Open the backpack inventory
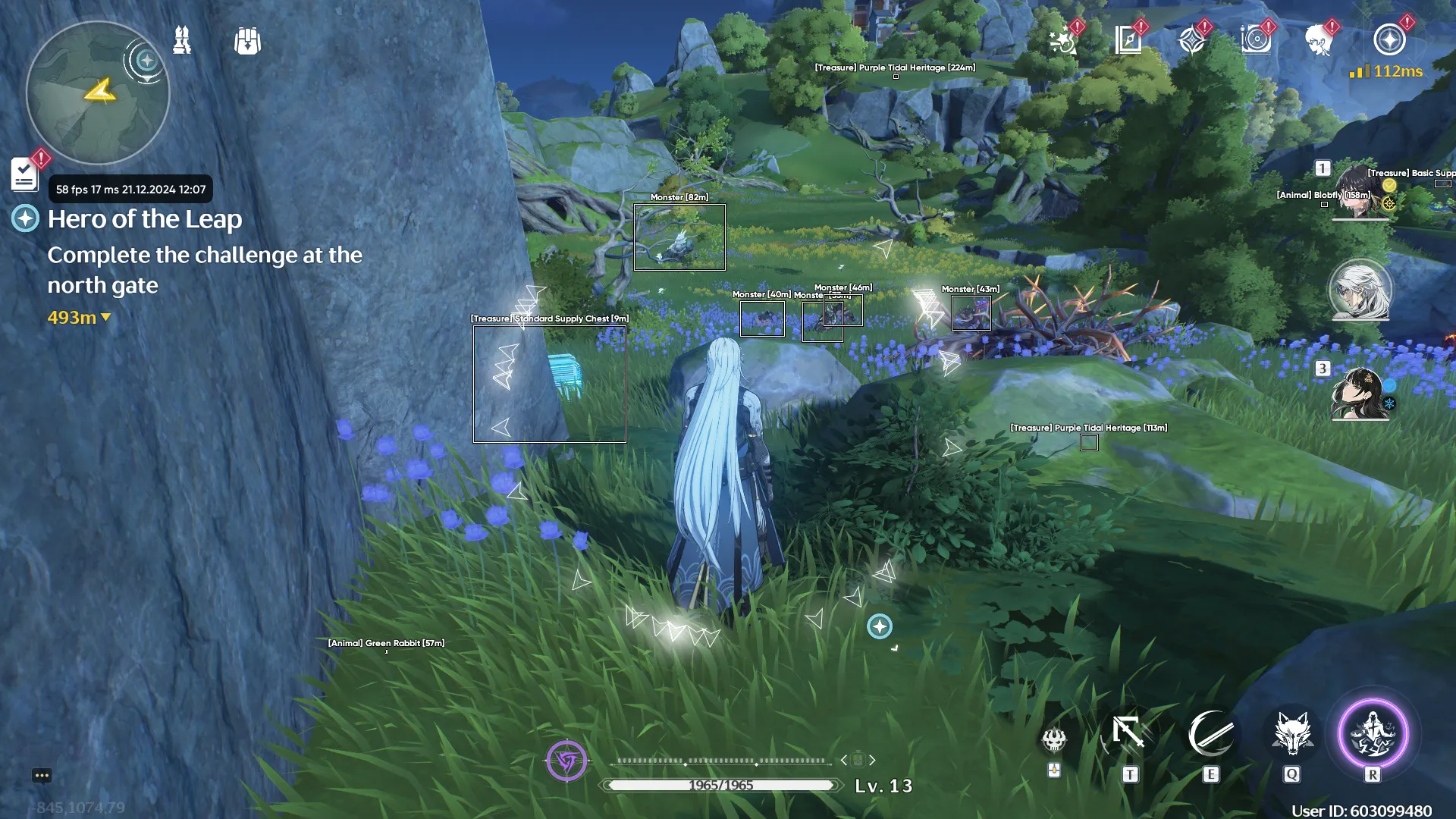This screenshot has height=819, width=1456. (247, 41)
